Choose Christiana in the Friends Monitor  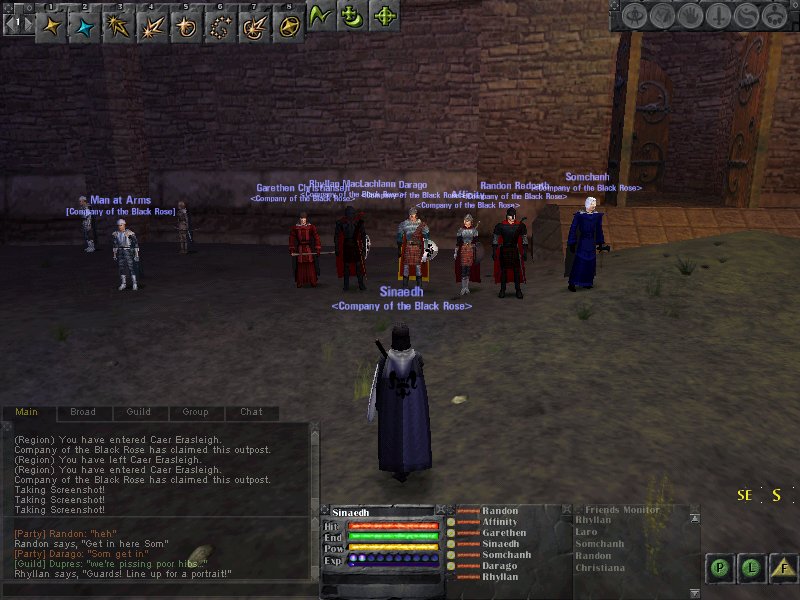[x=600, y=568]
